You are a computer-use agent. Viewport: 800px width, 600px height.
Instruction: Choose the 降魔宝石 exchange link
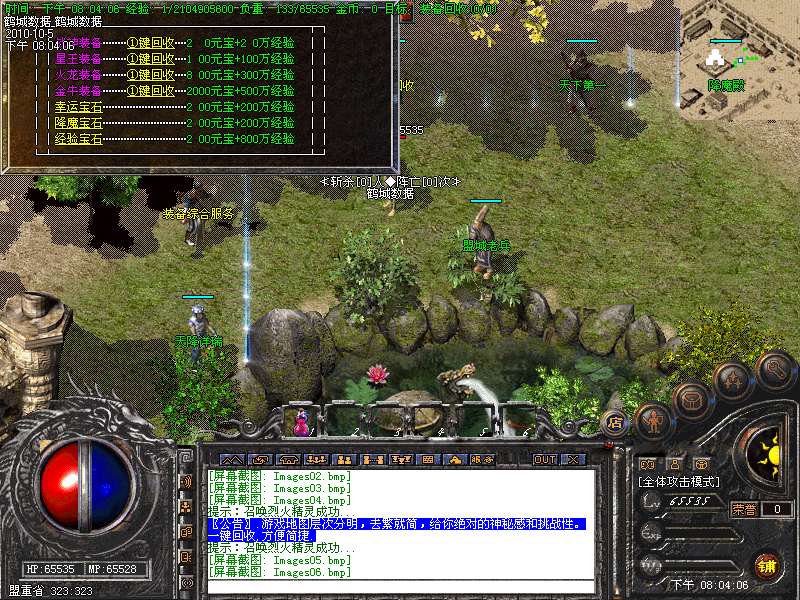coord(78,123)
